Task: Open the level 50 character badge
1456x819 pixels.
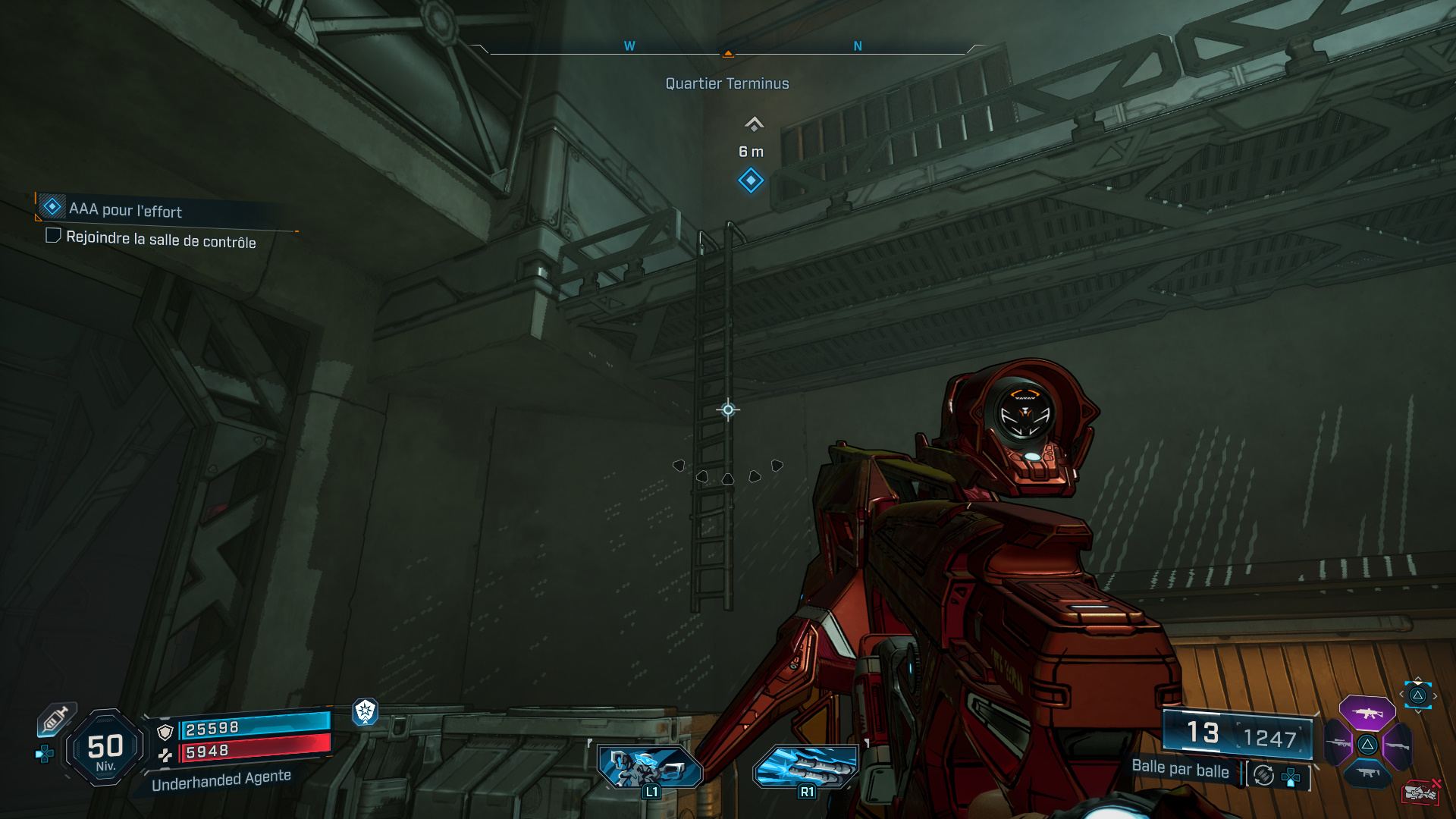Action: [x=105, y=748]
